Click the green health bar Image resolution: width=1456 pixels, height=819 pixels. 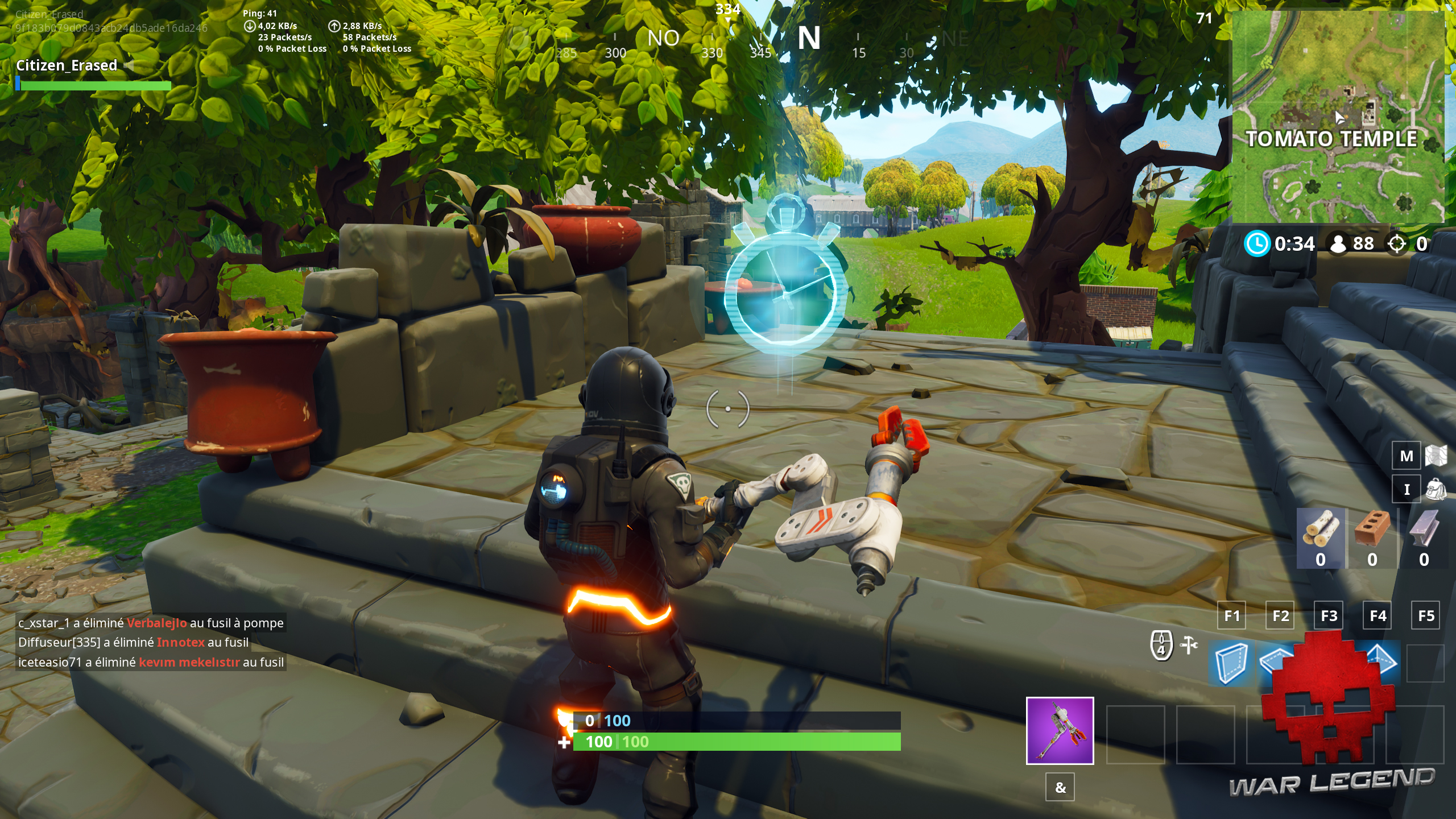(682, 742)
